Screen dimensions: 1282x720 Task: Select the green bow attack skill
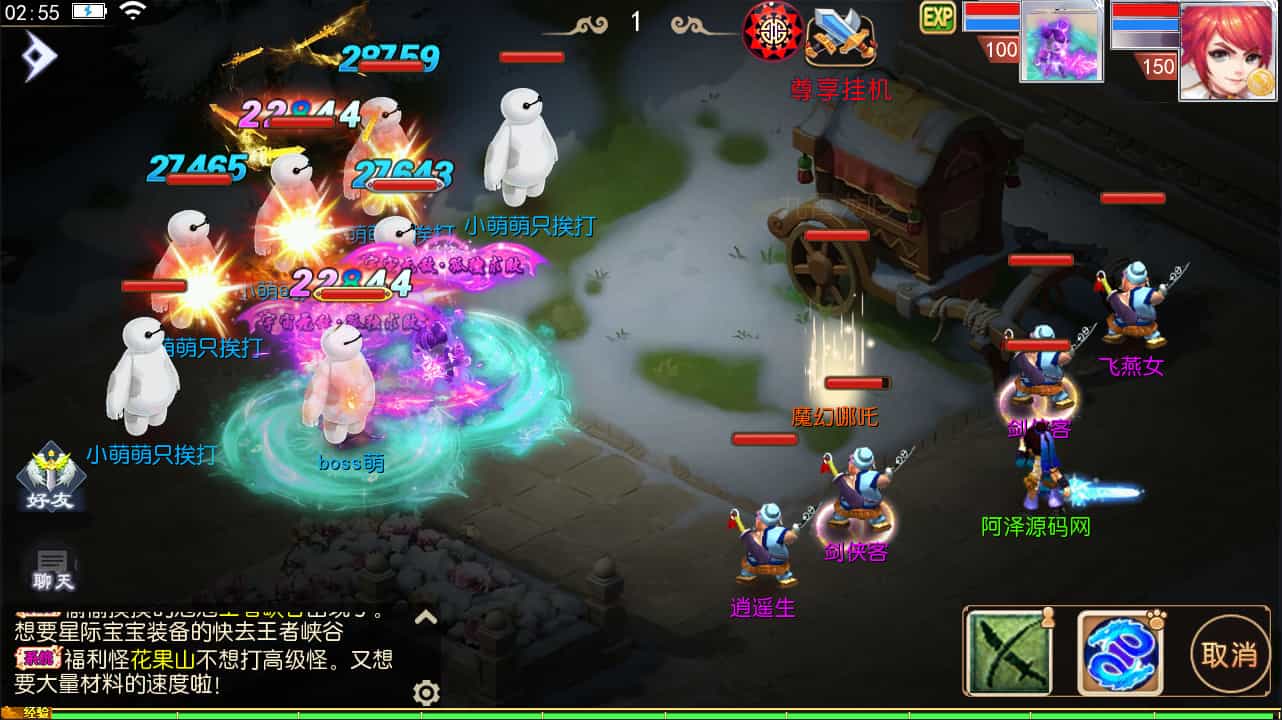[x=1008, y=654]
